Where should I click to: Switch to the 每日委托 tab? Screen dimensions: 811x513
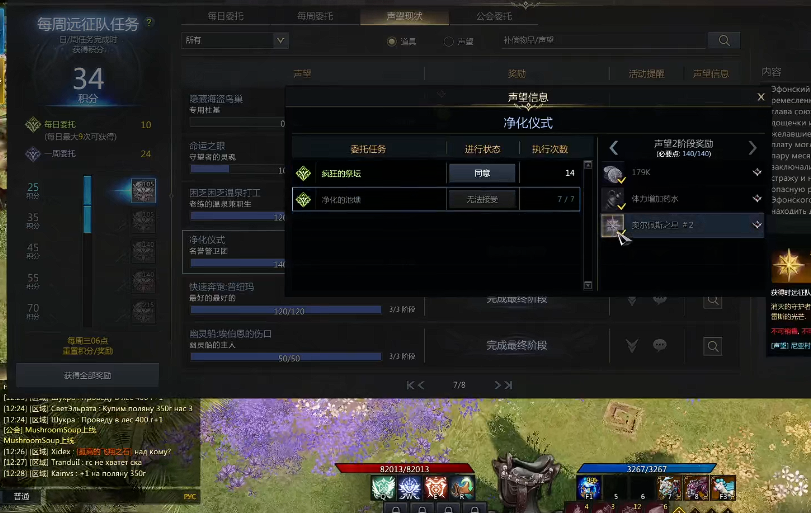pos(232,17)
